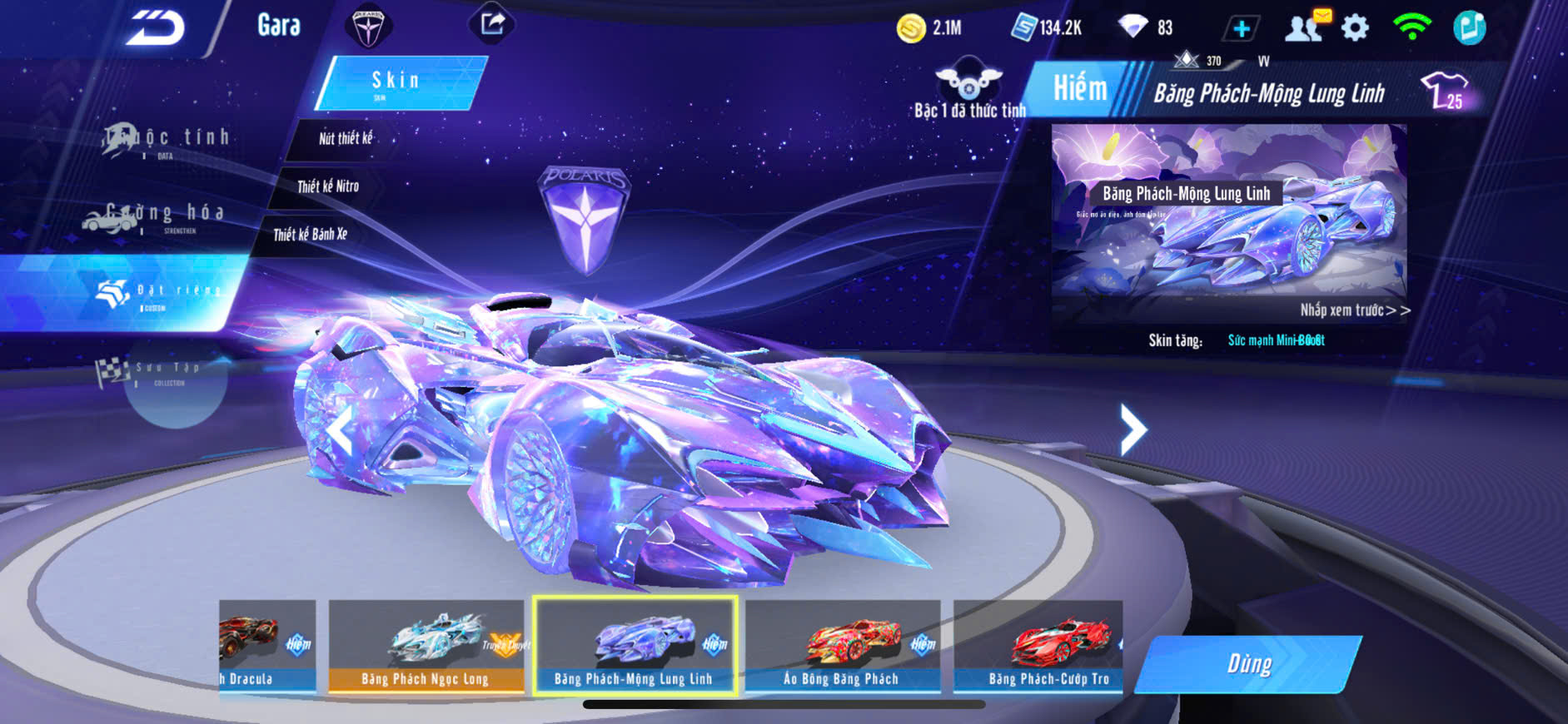Select Nút thiết kế option
This screenshot has height=724, width=1568.
(345, 139)
